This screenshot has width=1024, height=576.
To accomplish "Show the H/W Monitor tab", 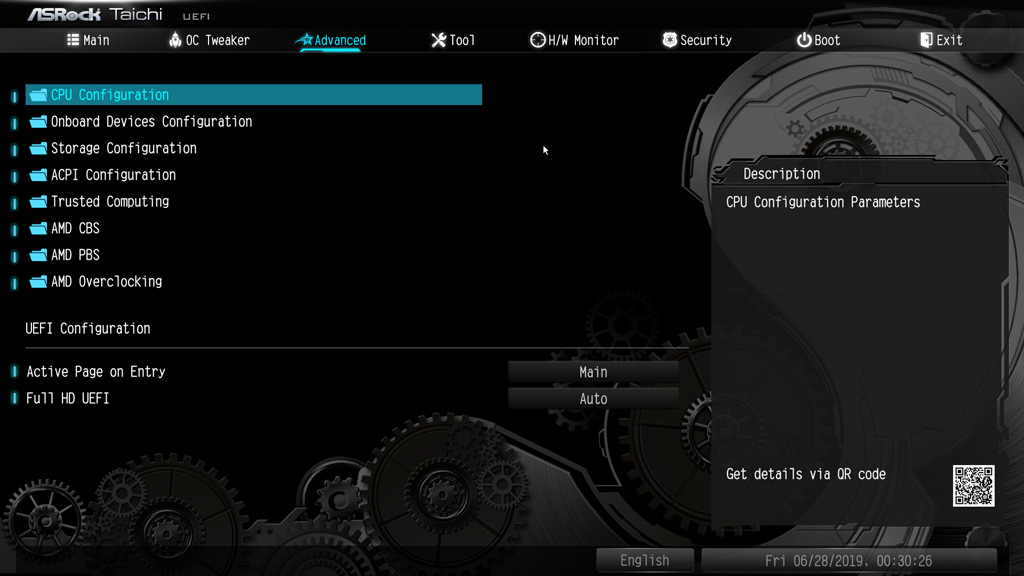I will pyautogui.click(x=574, y=40).
